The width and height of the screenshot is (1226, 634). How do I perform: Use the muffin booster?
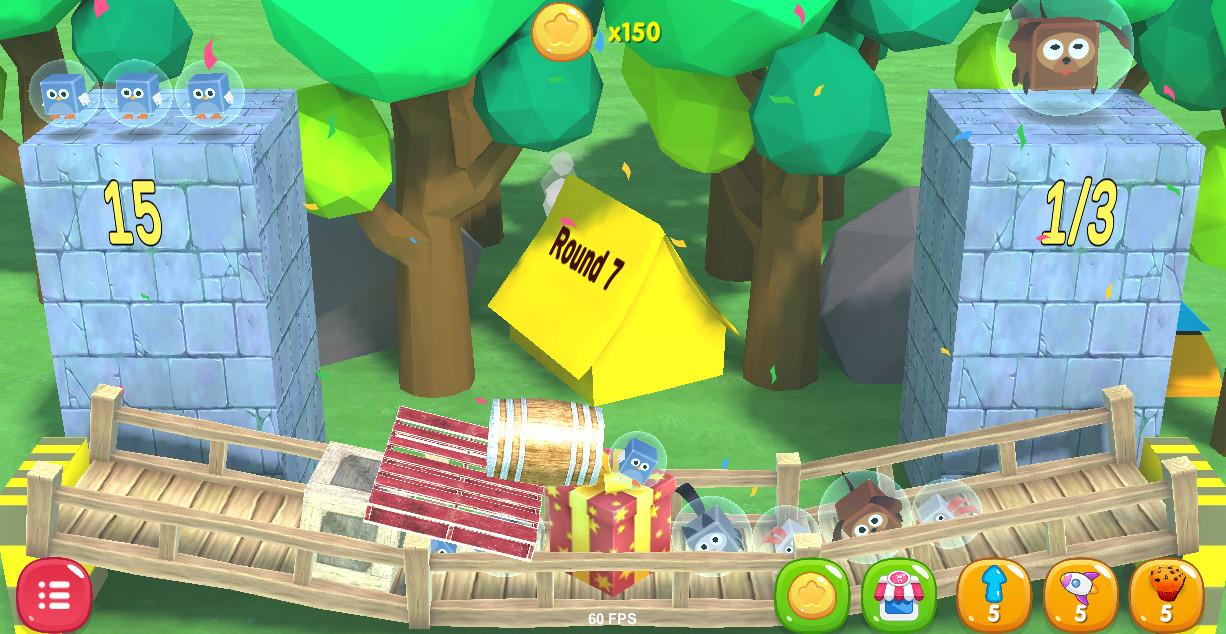tap(1165, 595)
